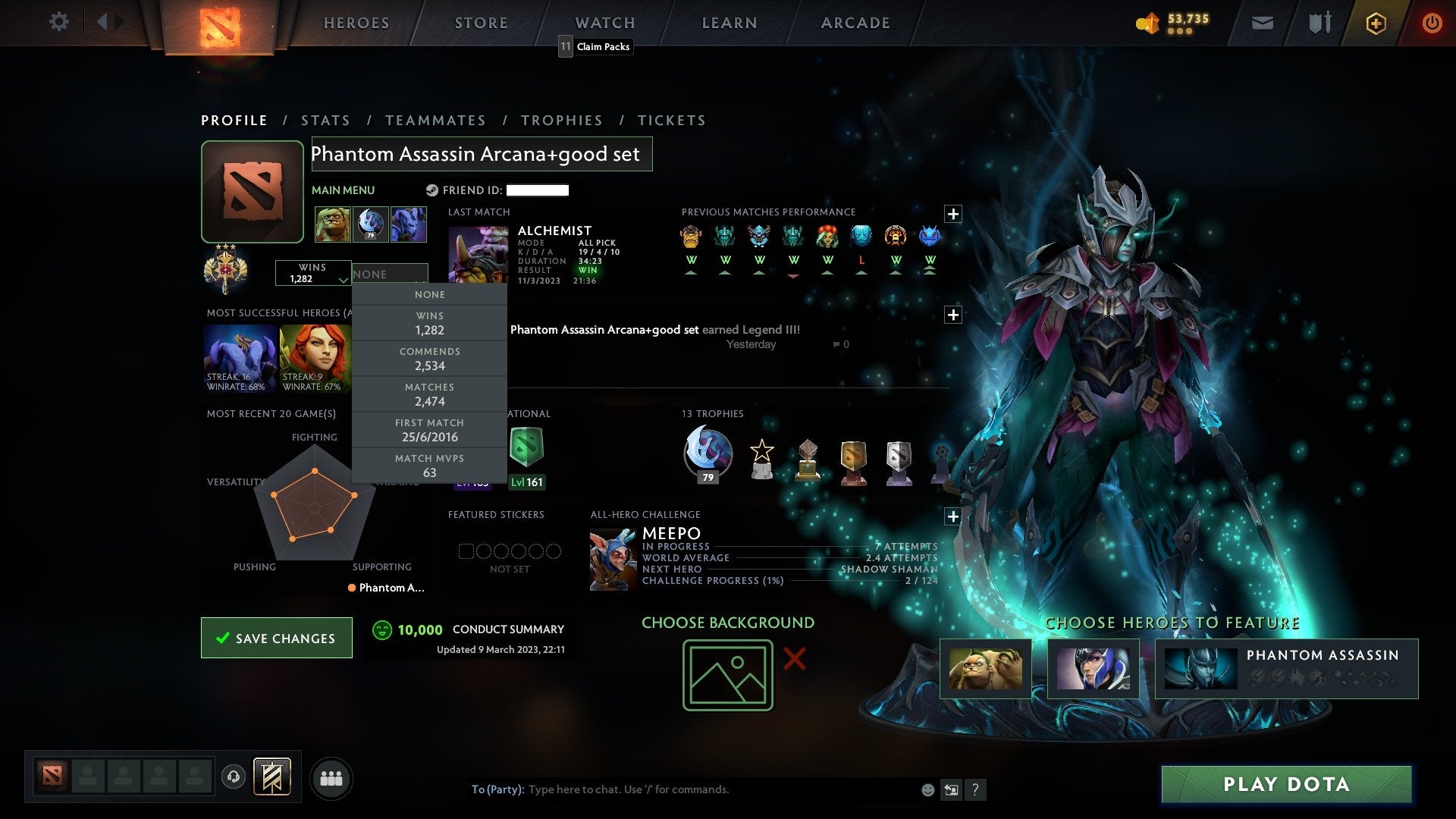The image size is (1456, 819).
Task: Select the Pudge featured hero thumbnail
Action: pos(986,669)
